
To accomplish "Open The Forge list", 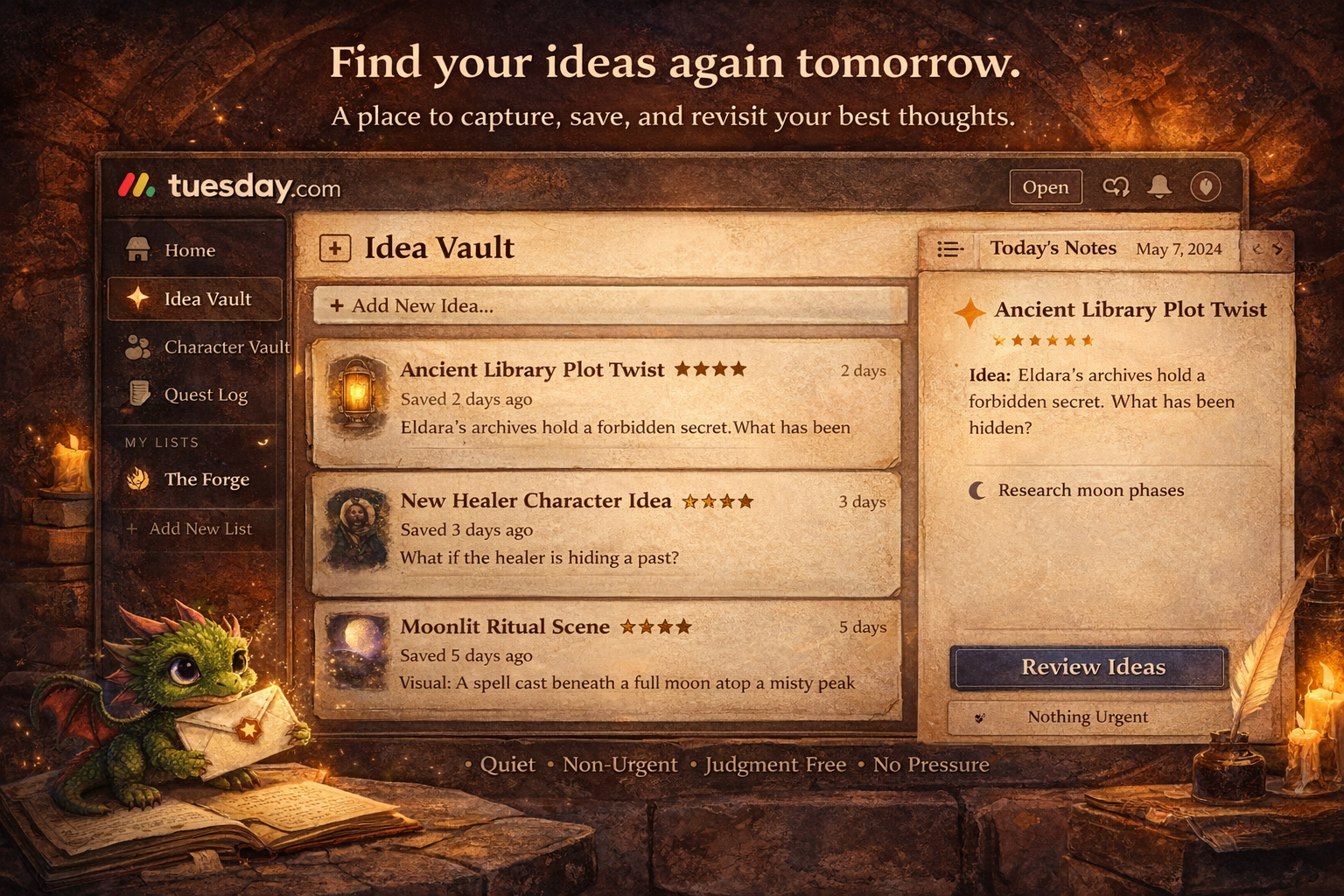I will [206, 479].
